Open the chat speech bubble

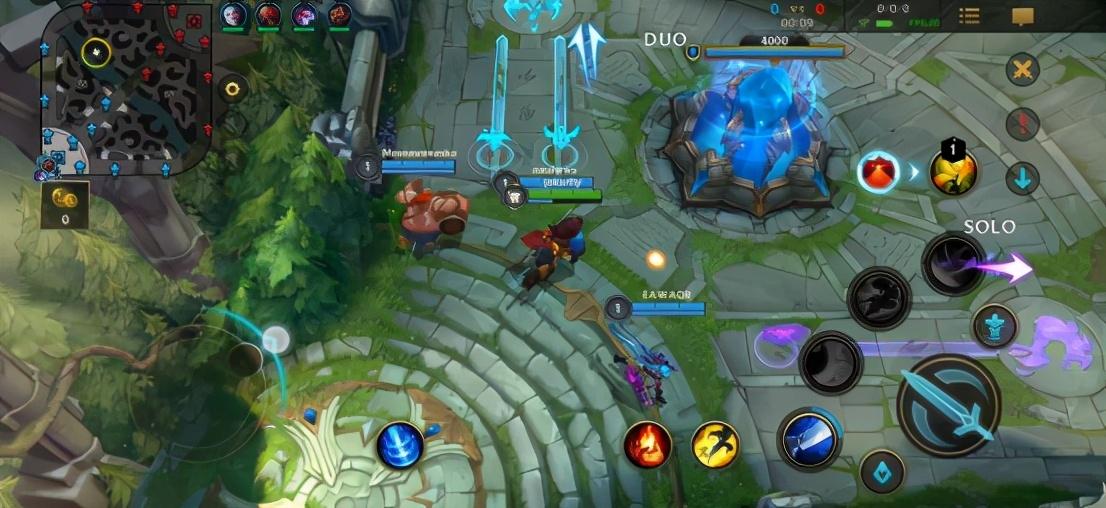tap(1022, 16)
